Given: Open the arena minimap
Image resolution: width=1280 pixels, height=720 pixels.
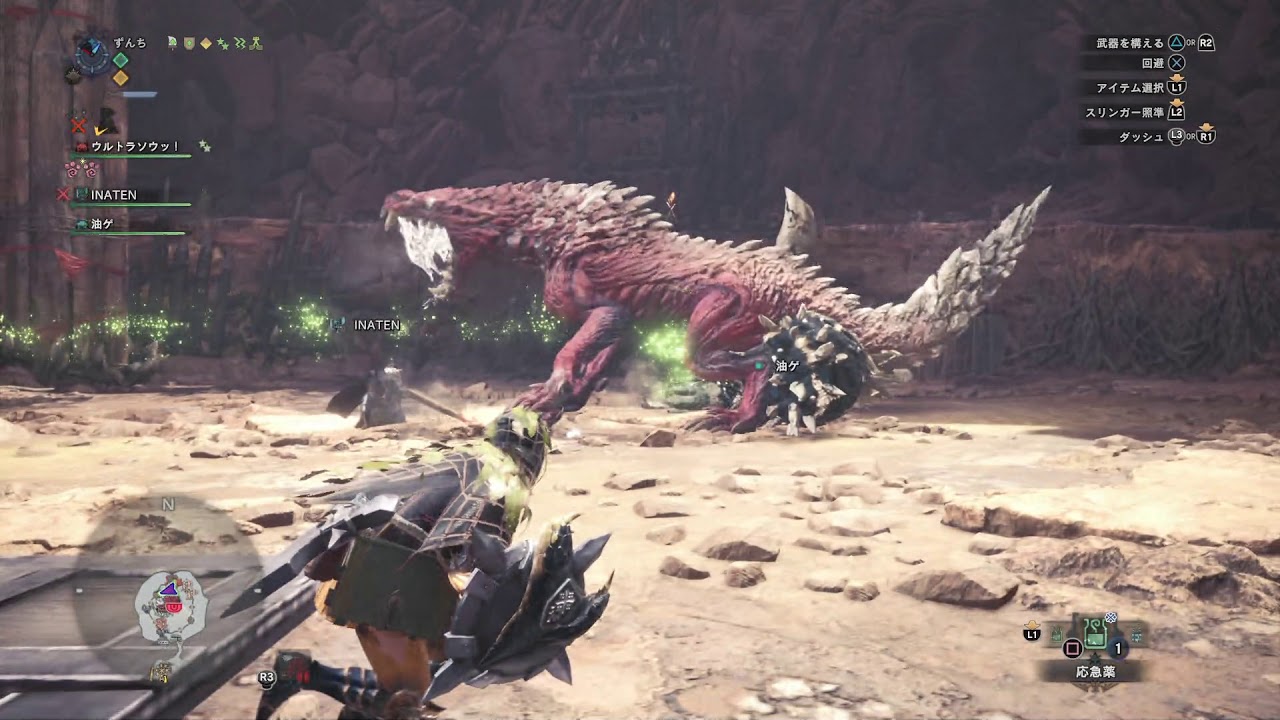Looking at the screenshot, I should coord(170,607).
